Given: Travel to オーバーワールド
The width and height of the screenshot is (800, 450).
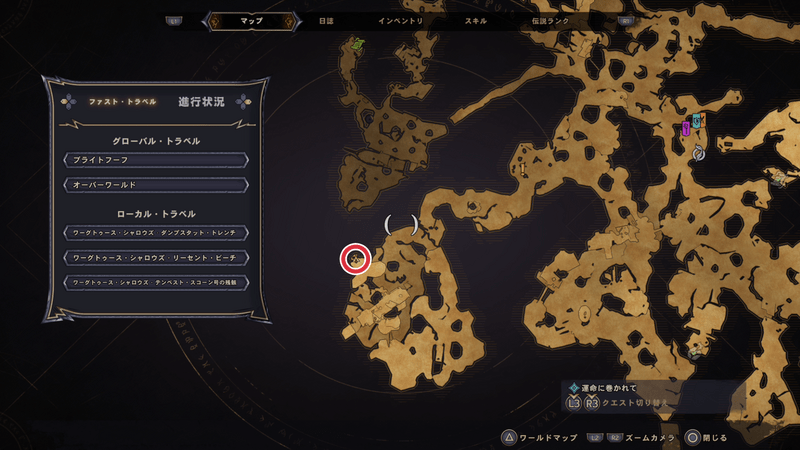Looking at the screenshot, I should 155,185.
